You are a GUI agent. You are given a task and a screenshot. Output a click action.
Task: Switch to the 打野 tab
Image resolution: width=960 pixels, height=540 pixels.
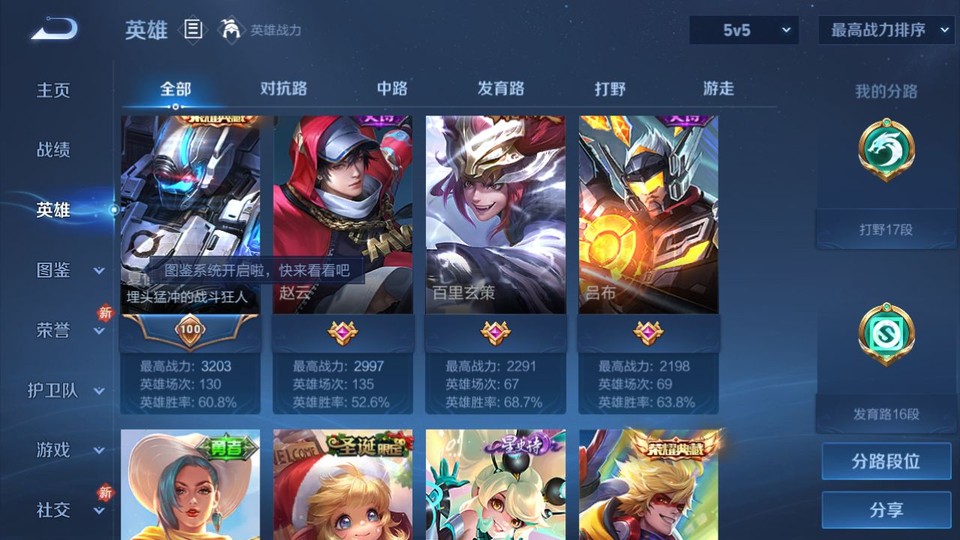pos(609,89)
